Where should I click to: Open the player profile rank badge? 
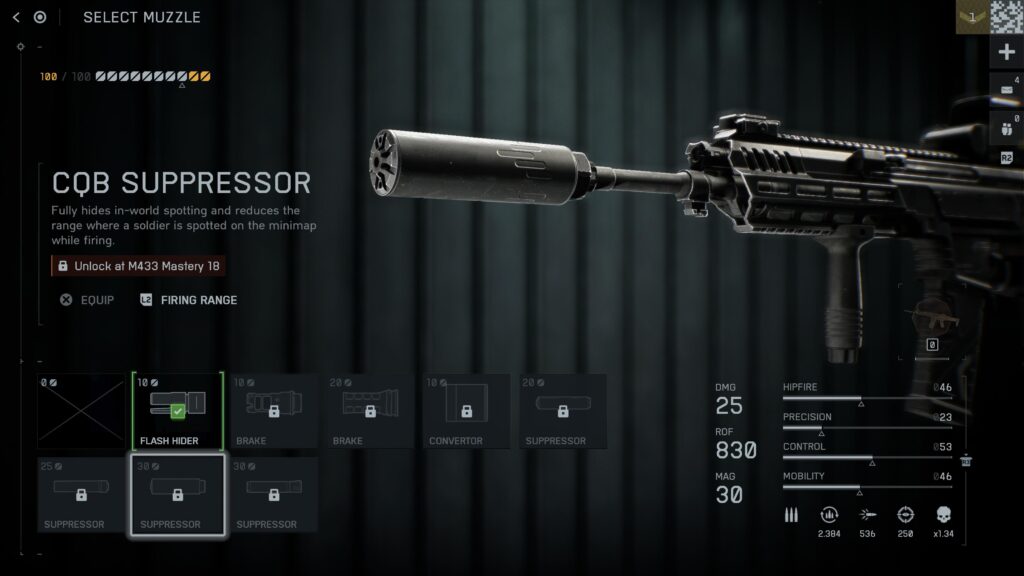pyautogui.click(x=972, y=17)
